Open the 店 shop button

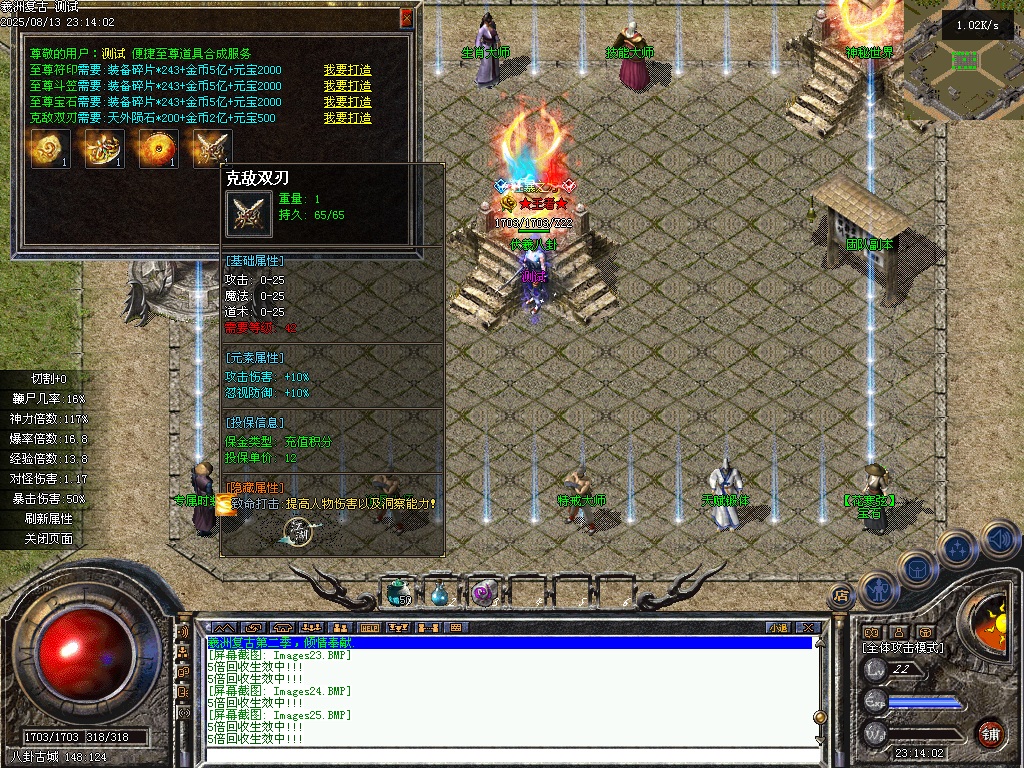[x=840, y=597]
